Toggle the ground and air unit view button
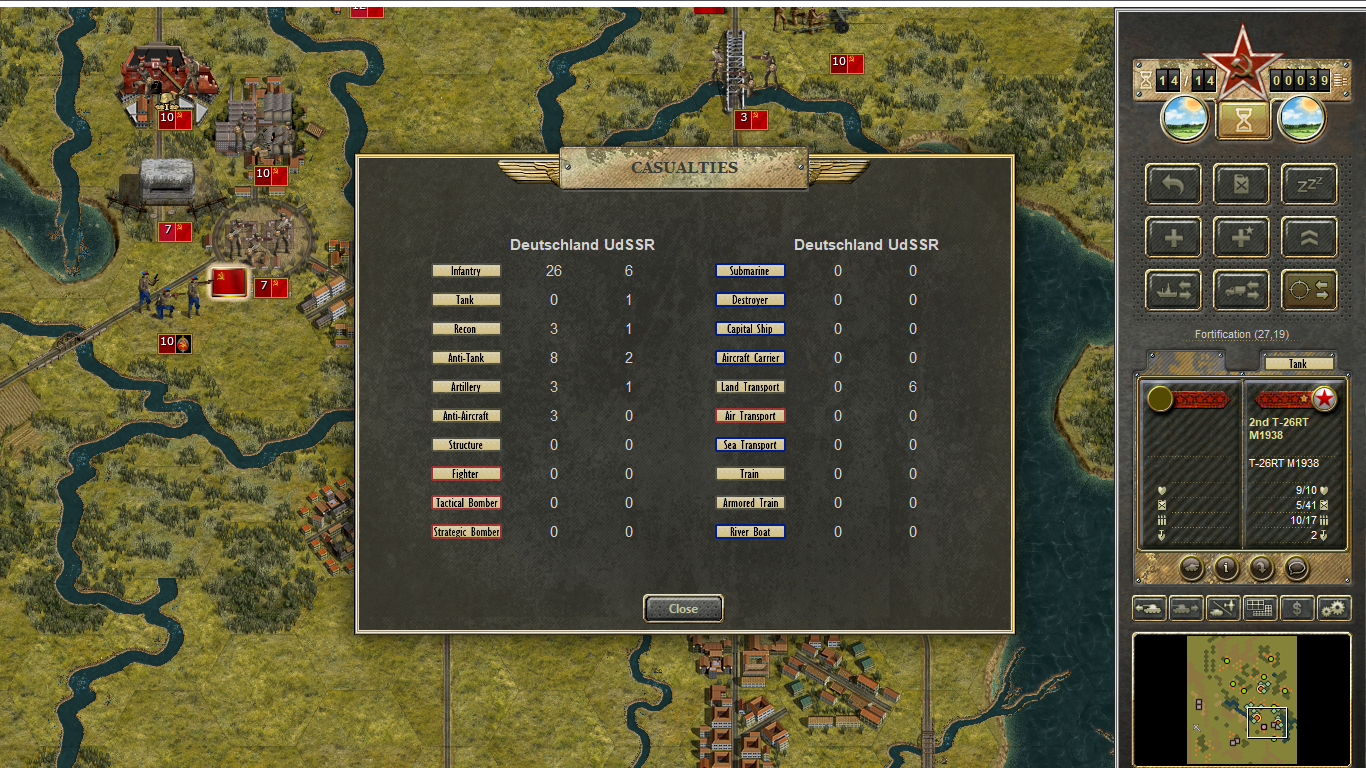The image size is (1366, 768). [1223, 607]
